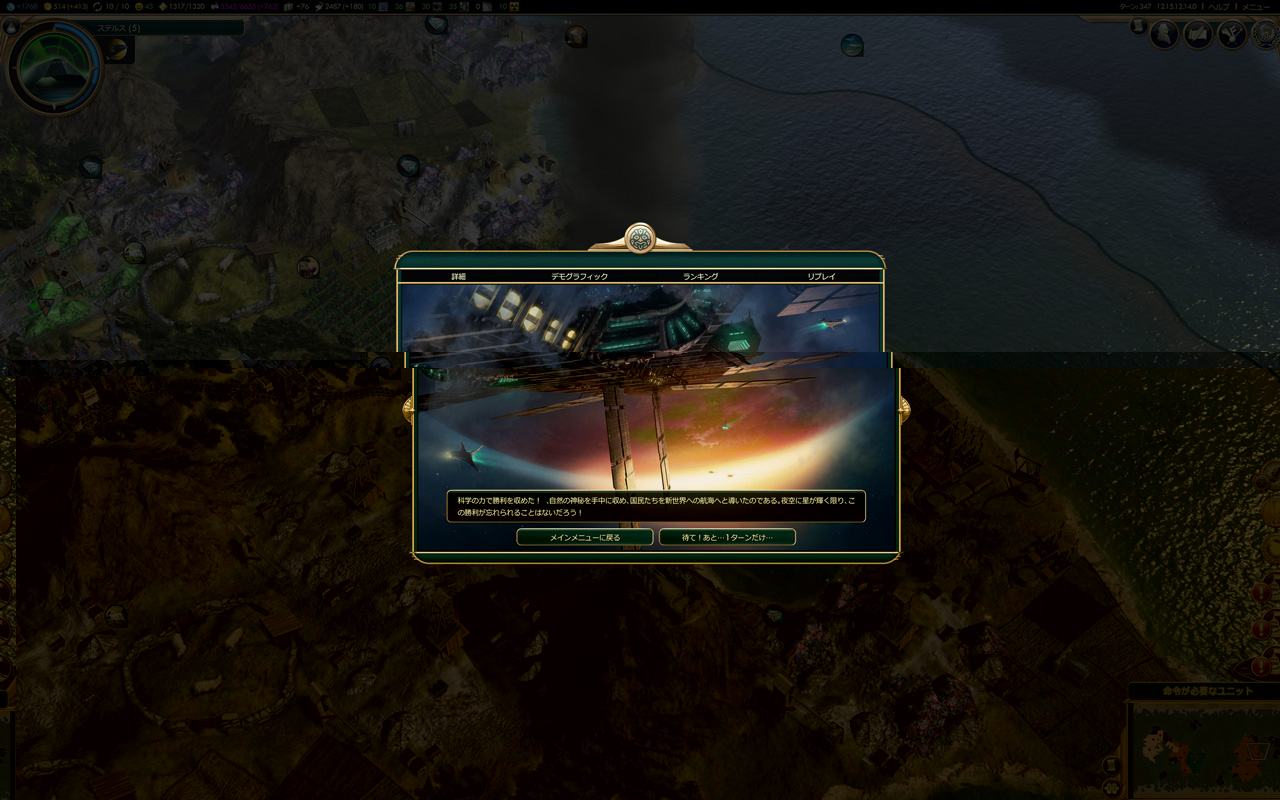Open the small scroll notification log icon

(1138, 27)
